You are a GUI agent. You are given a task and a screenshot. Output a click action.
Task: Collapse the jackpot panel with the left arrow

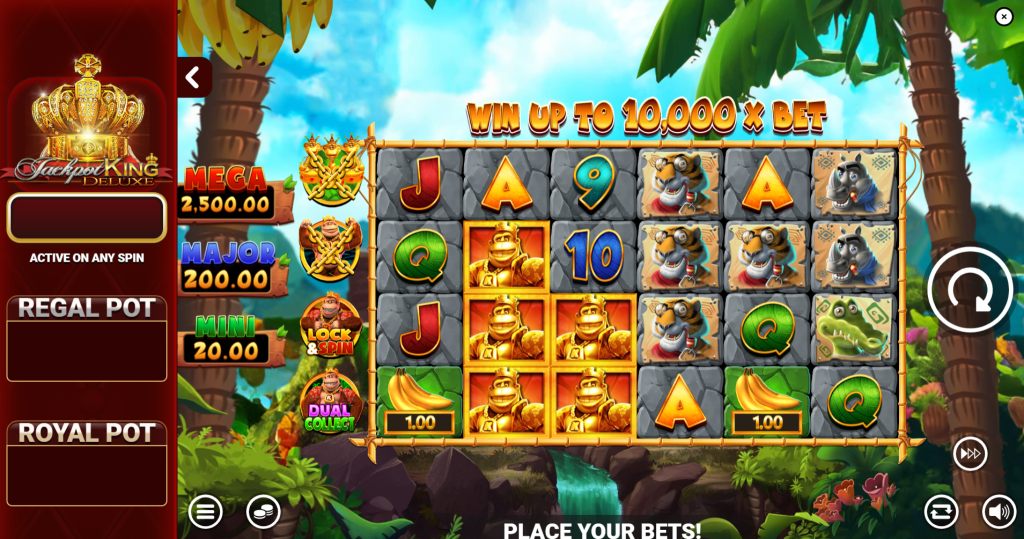pos(194,77)
